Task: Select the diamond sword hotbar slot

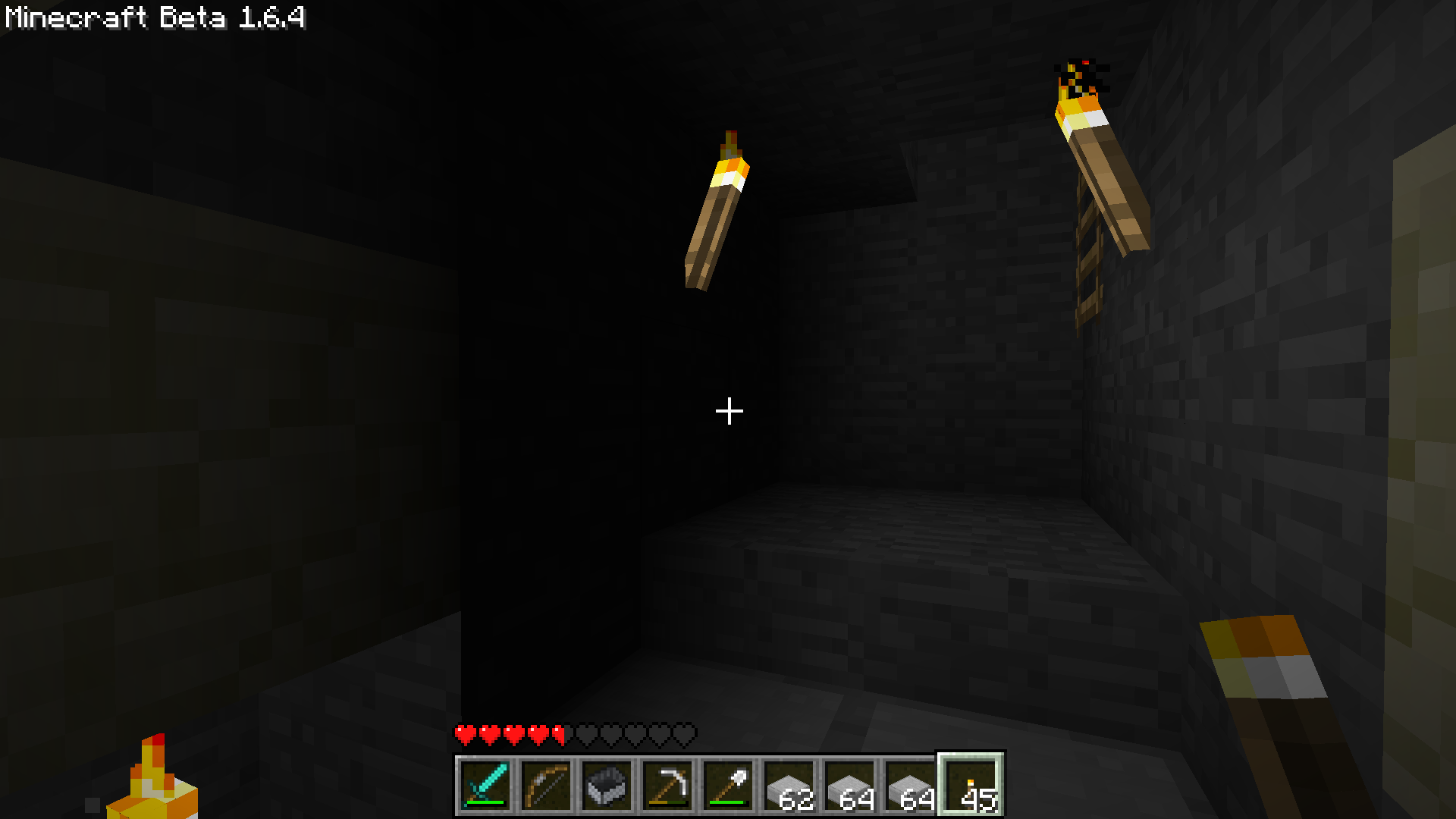Action: [485, 785]
